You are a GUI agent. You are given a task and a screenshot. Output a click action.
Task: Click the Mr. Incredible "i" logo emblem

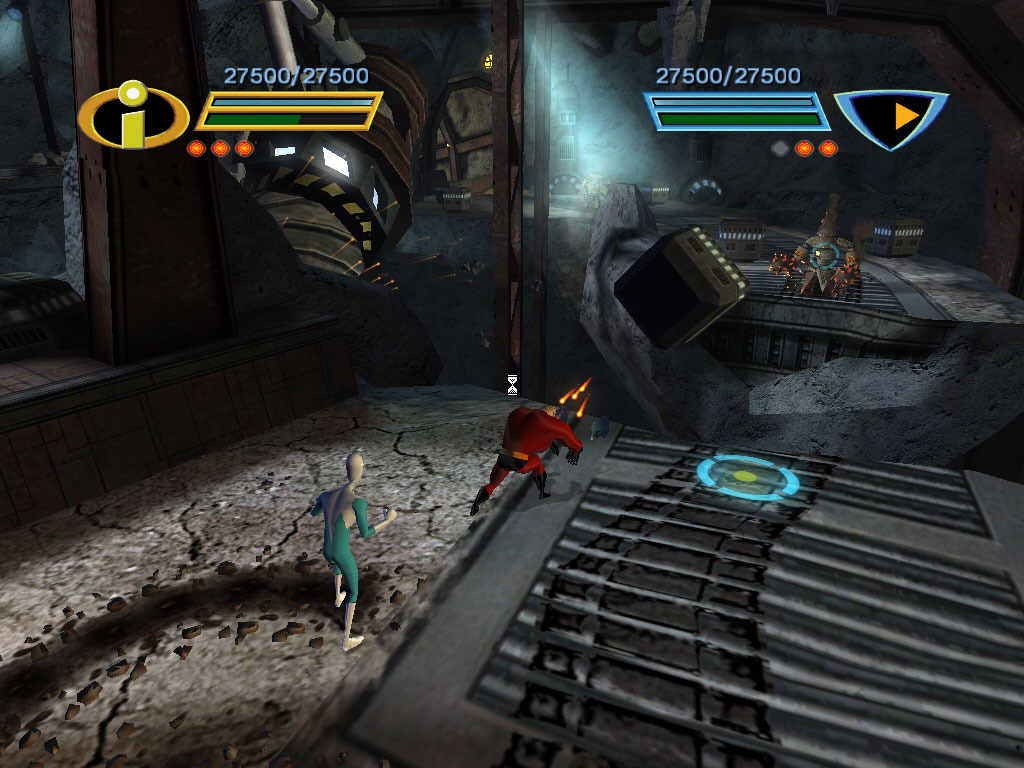(133, 115)
